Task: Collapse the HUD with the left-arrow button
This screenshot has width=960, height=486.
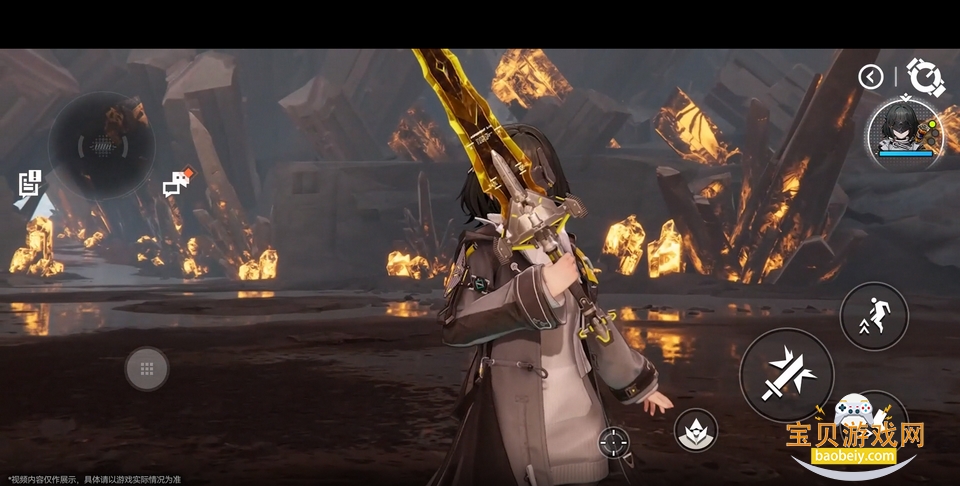Action: pos(871,76)
